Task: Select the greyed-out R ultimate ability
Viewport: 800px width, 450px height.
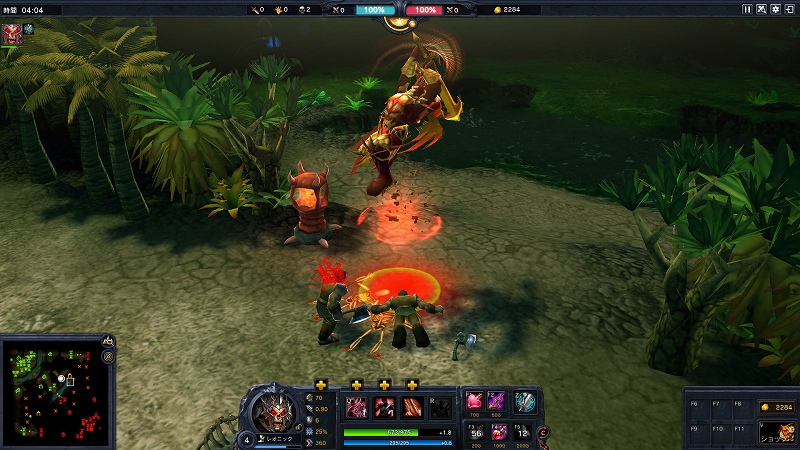Action: 439,408
